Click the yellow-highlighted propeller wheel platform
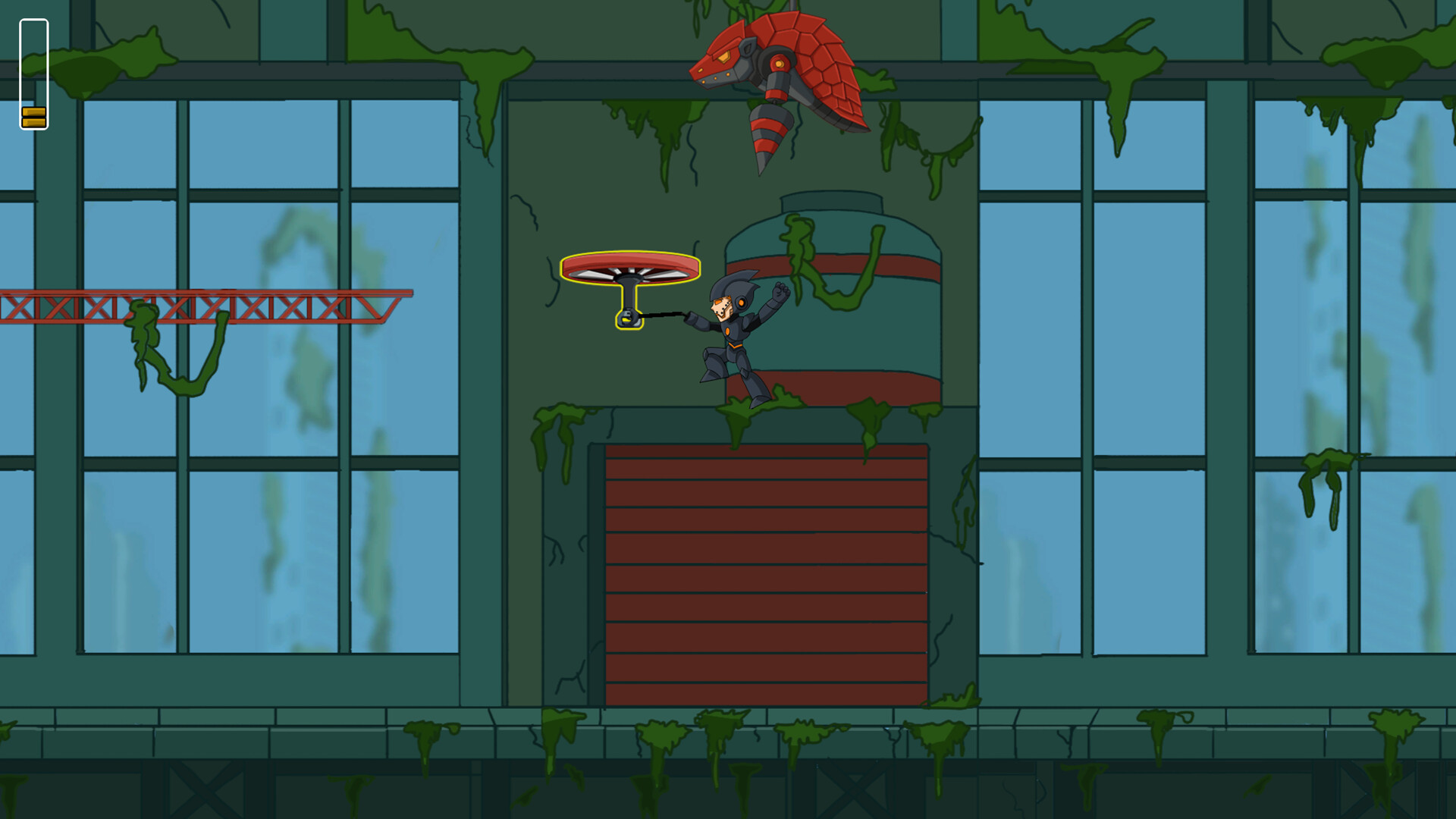1456x819 pixels. [628, 265]
